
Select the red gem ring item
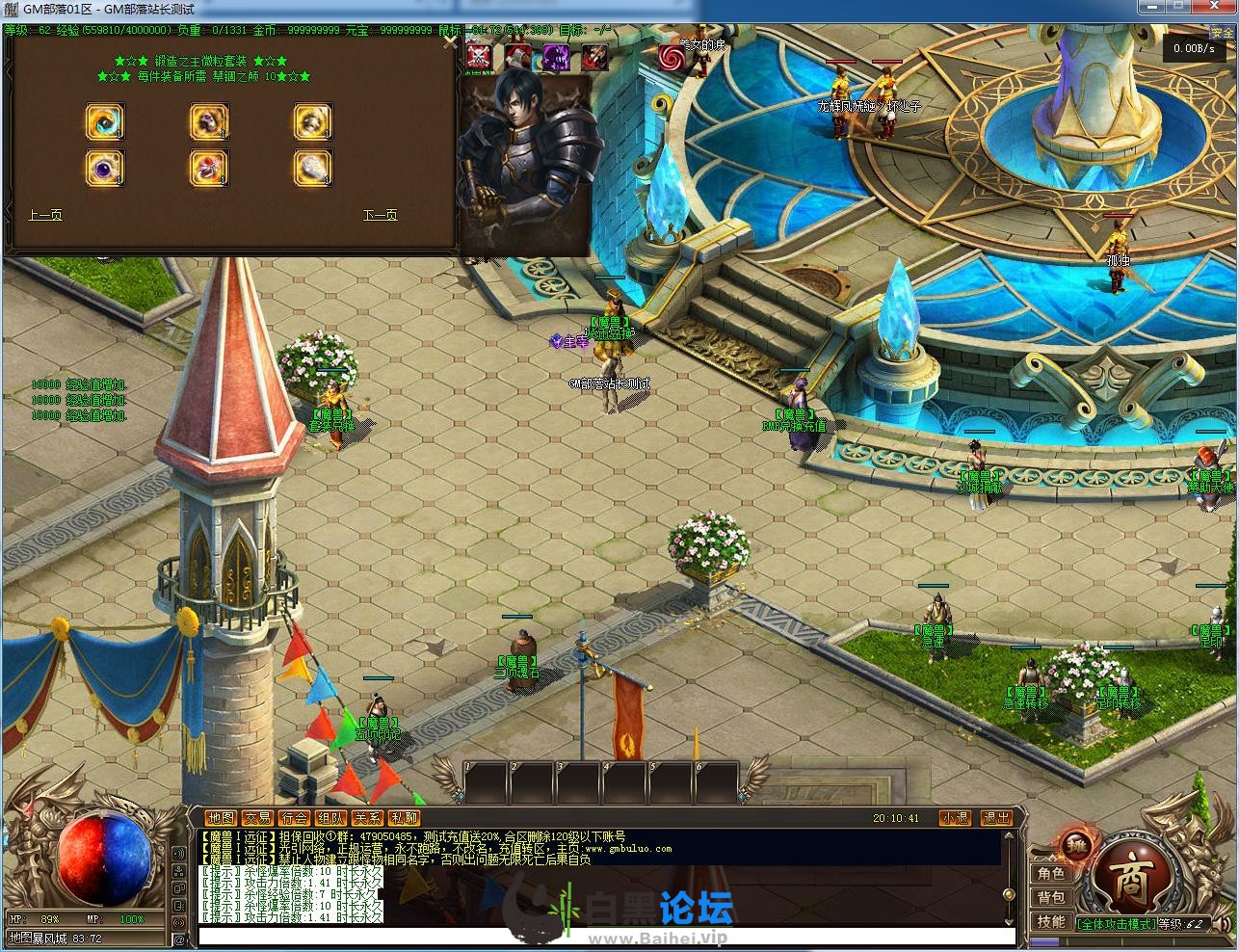coord(208,167)
